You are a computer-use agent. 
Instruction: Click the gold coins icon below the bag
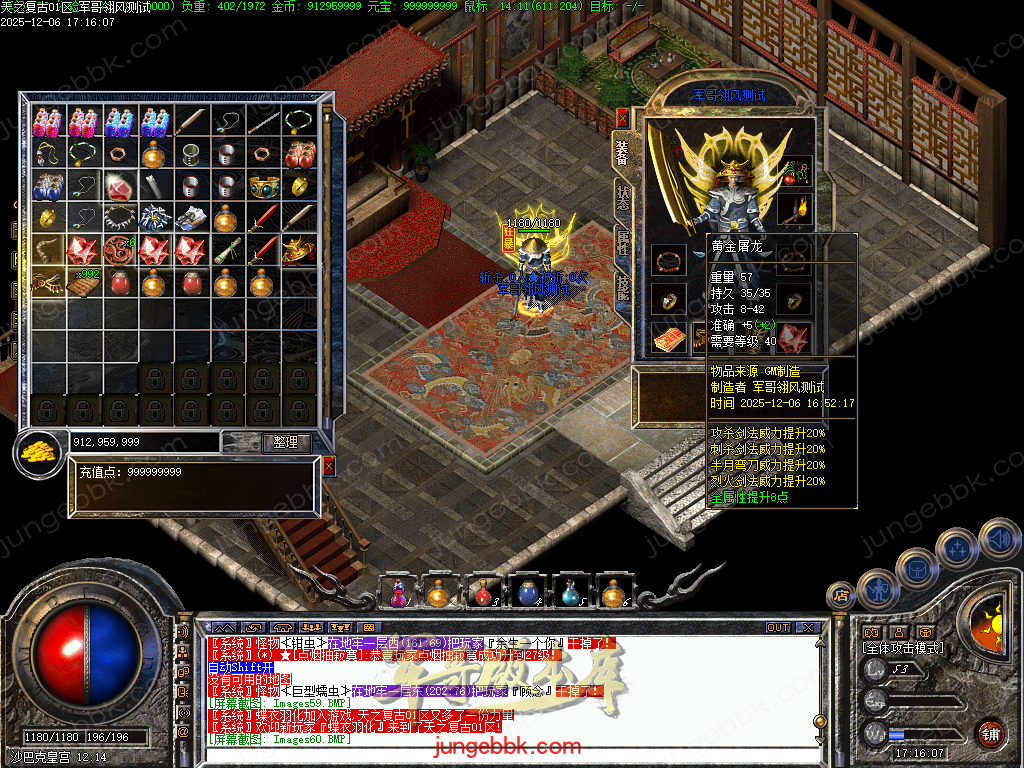(38, 453)
